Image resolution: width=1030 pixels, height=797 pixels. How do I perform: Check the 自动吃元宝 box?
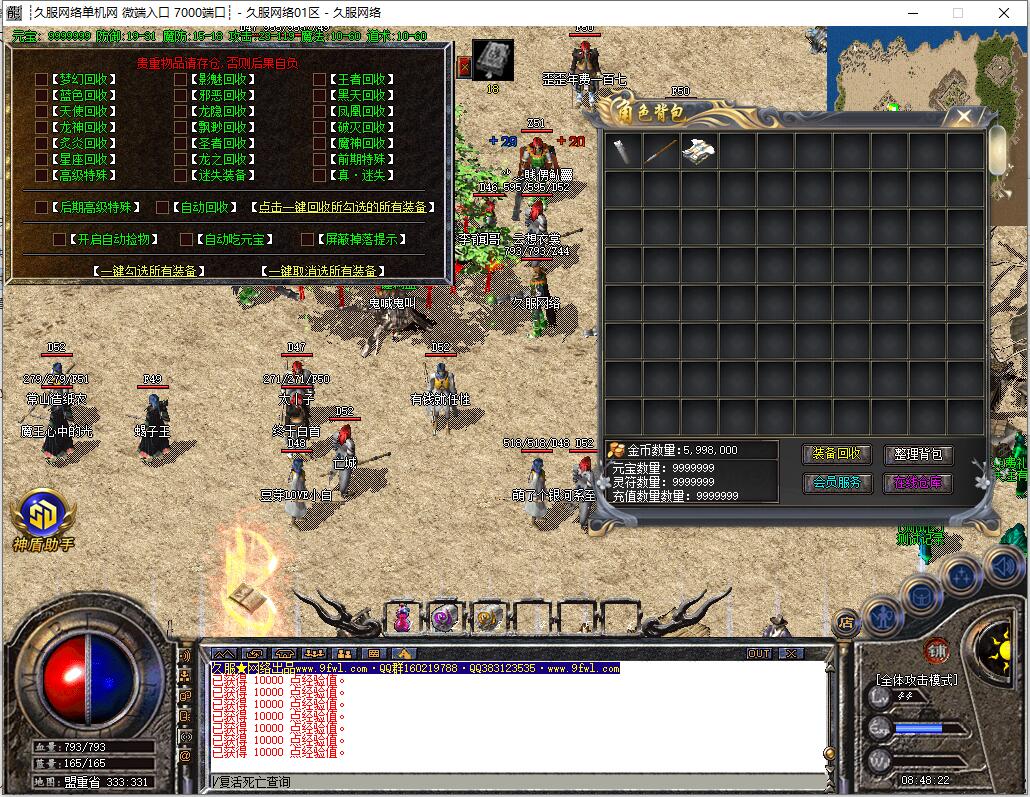(186, 240)
